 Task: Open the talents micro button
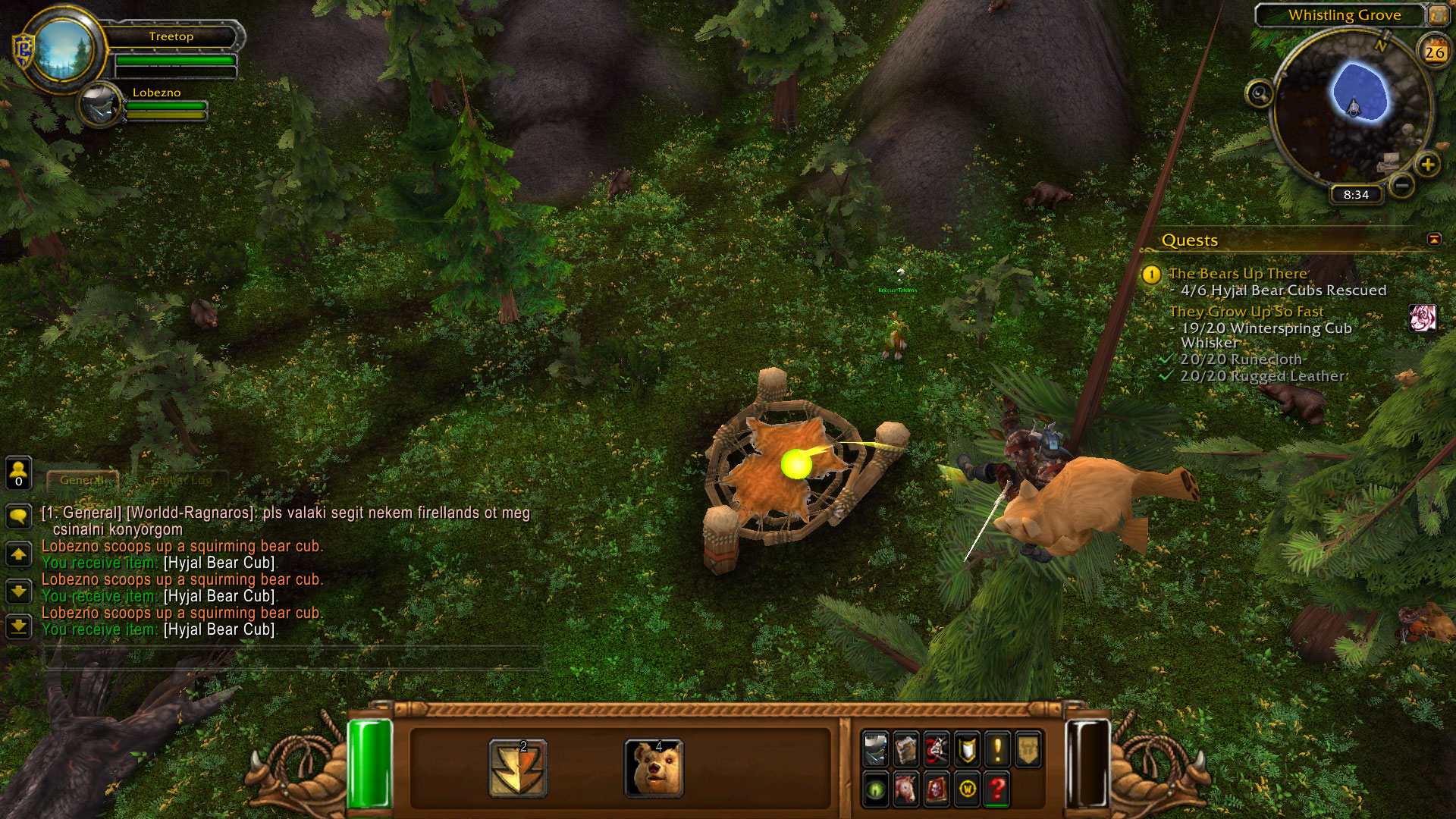pos(937,750)
